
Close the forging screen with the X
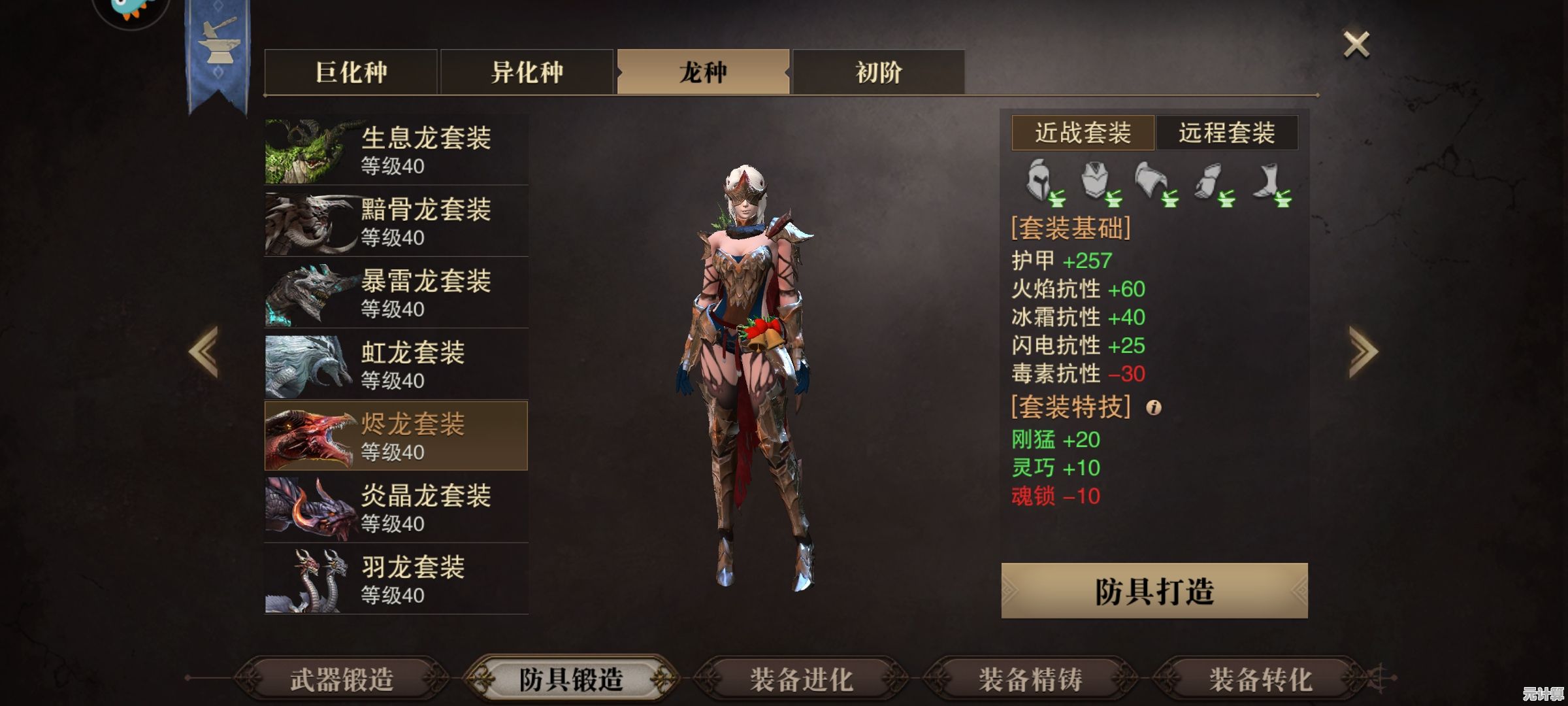pos(1356,44)
